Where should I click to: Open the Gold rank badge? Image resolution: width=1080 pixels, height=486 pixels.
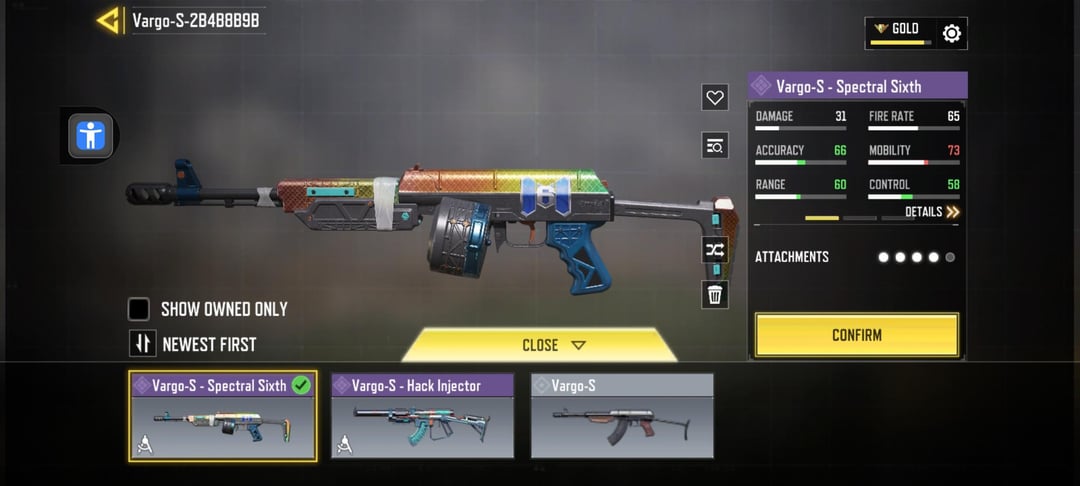point(899,32)
